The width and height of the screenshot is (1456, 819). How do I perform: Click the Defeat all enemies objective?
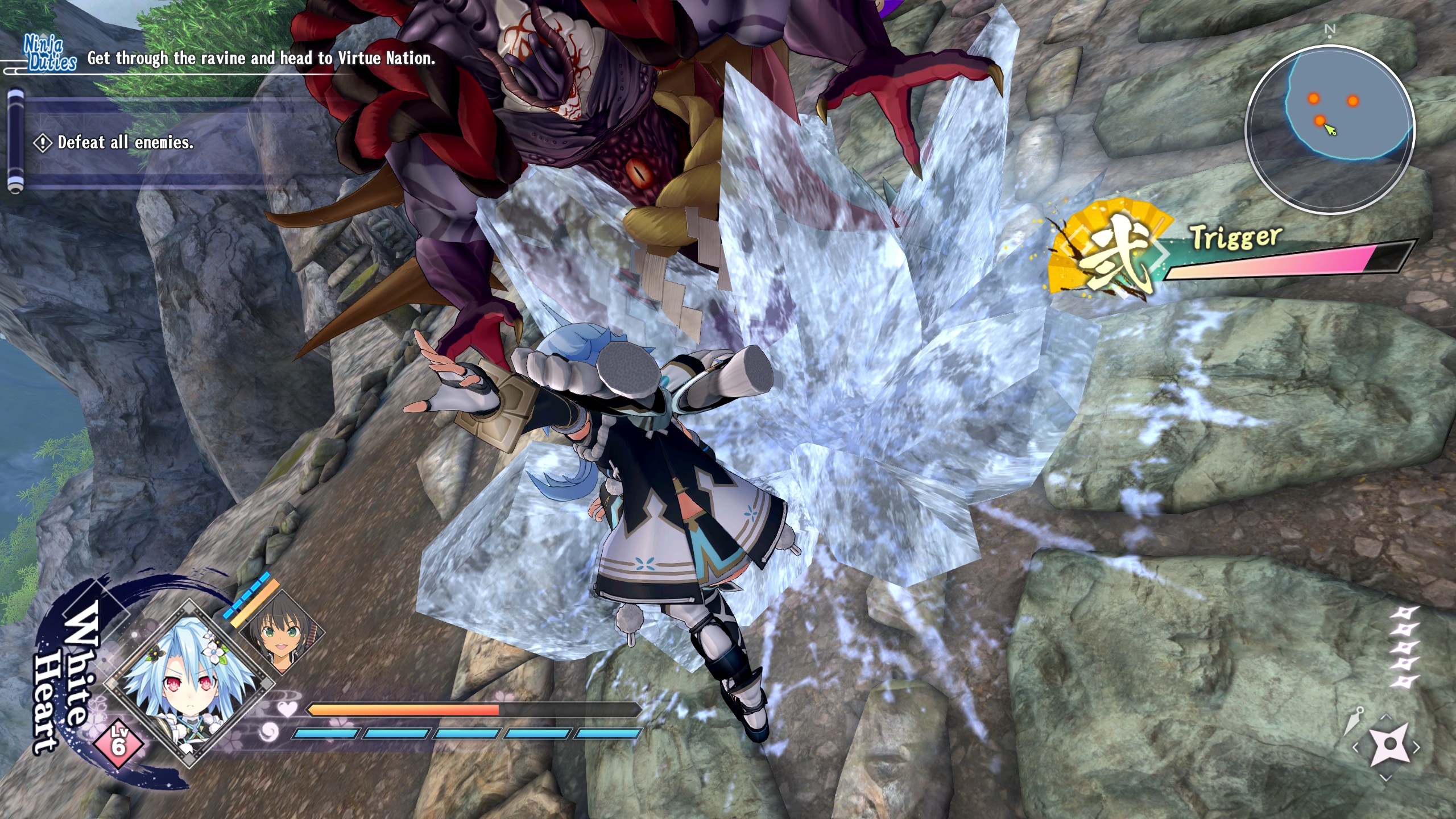[125, 142]
